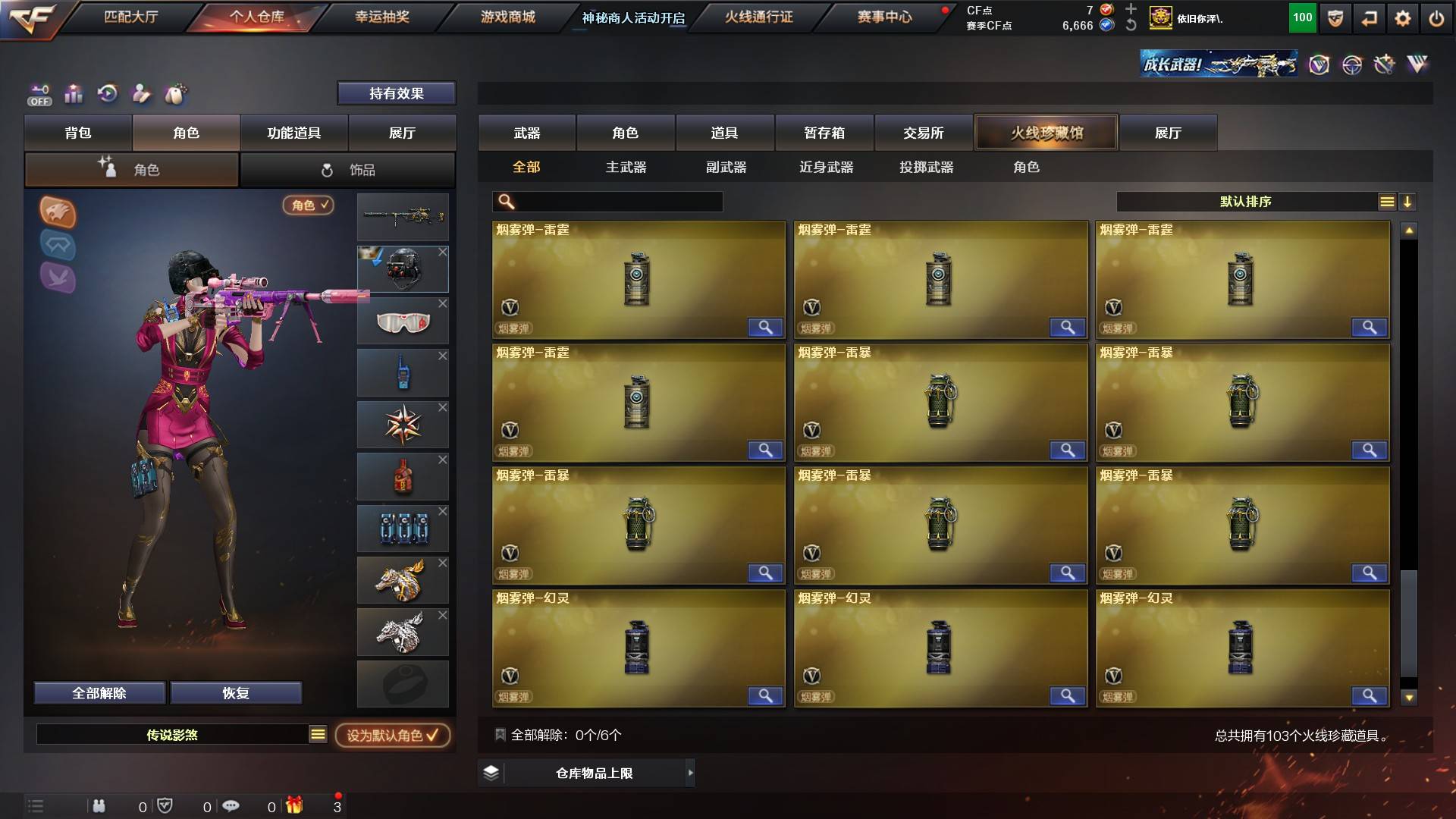Click the 角色 checkmark tag above the helmet slot
Viewport: 1456px width, 819px height.
[x=306, y=206]
